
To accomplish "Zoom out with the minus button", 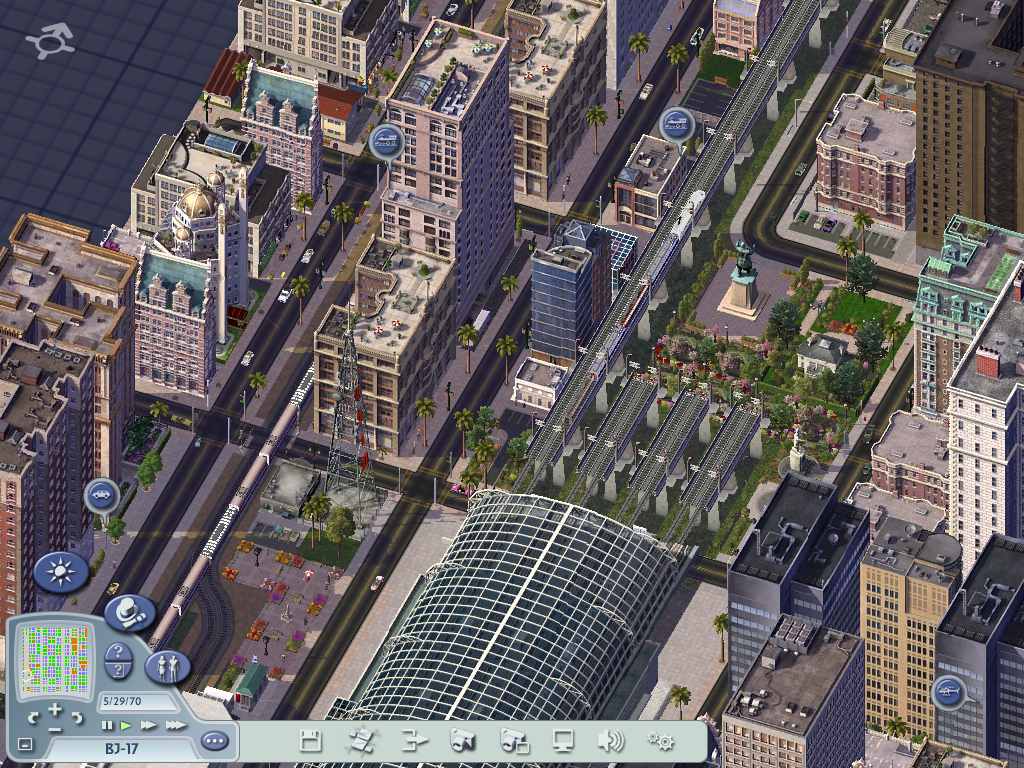I will (55, 728).
